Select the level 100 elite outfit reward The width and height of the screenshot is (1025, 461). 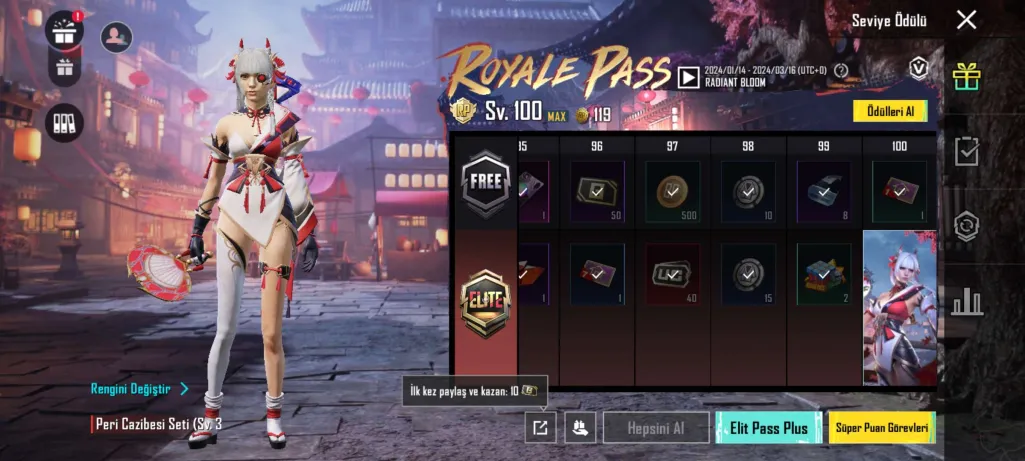[899, 307]
